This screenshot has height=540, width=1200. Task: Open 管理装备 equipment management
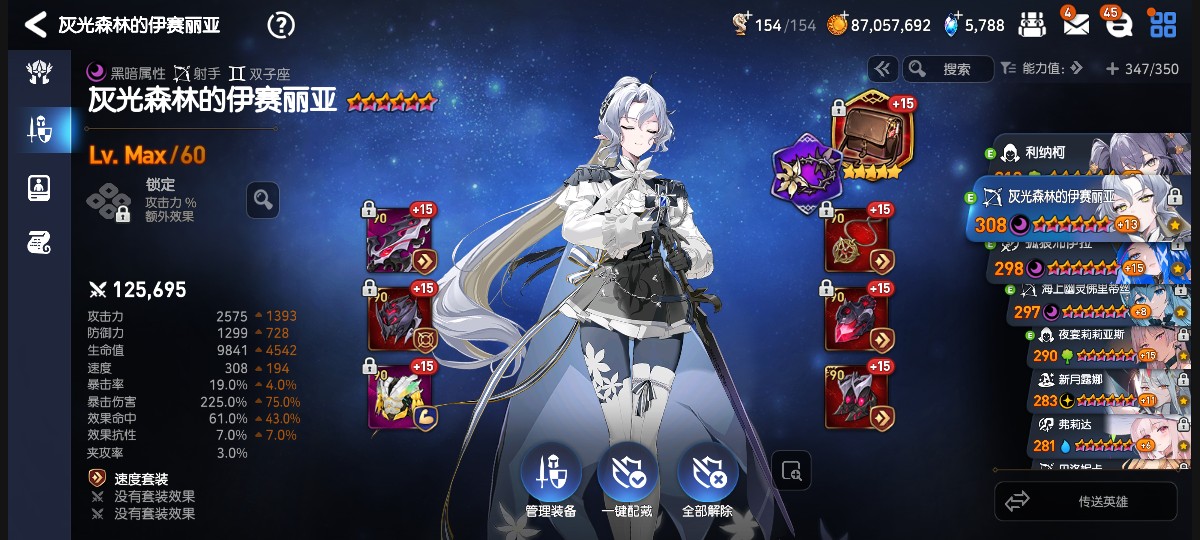coord(551,478)
